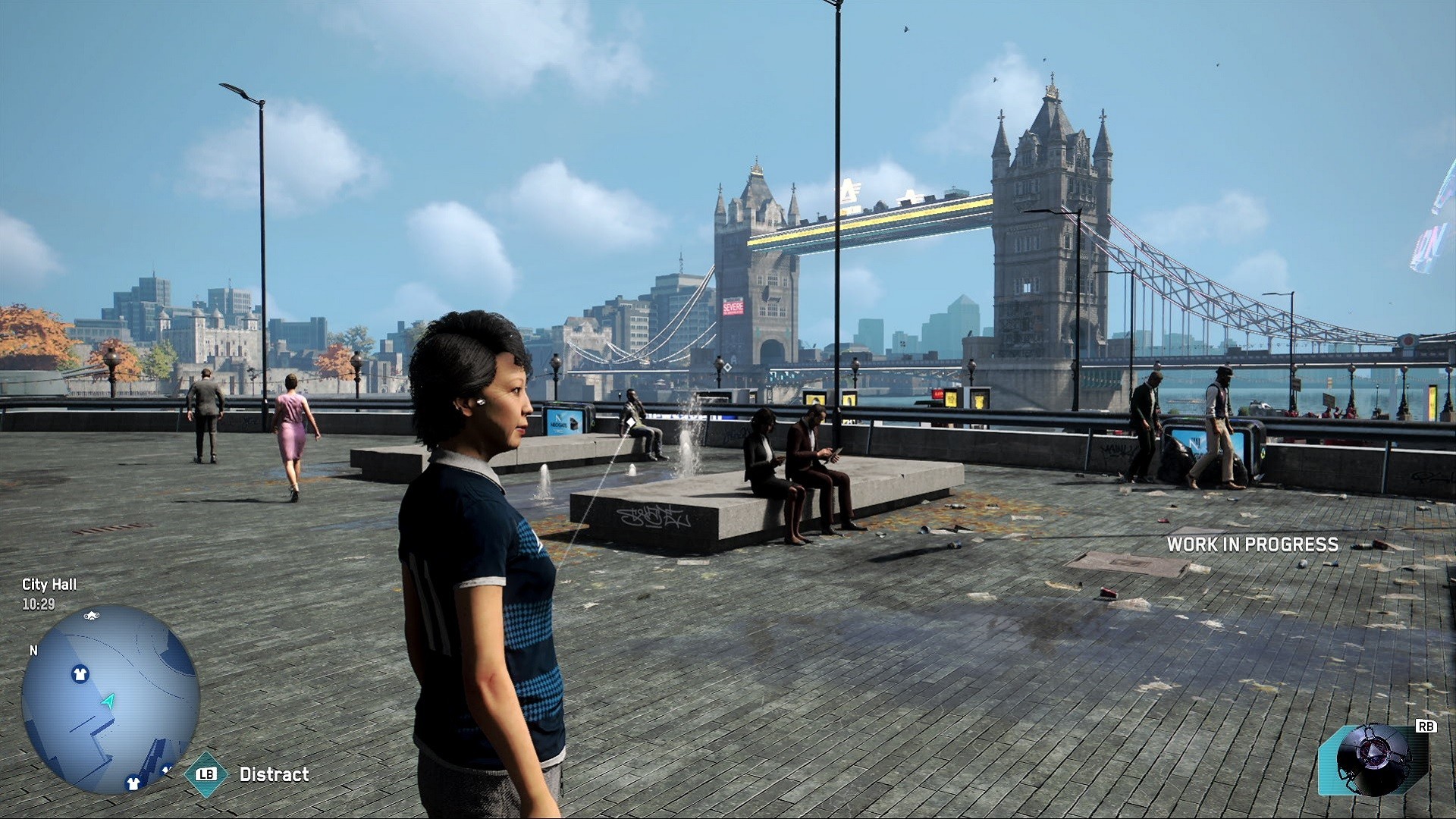Click the player arrow on the minimap

(108, 701)
